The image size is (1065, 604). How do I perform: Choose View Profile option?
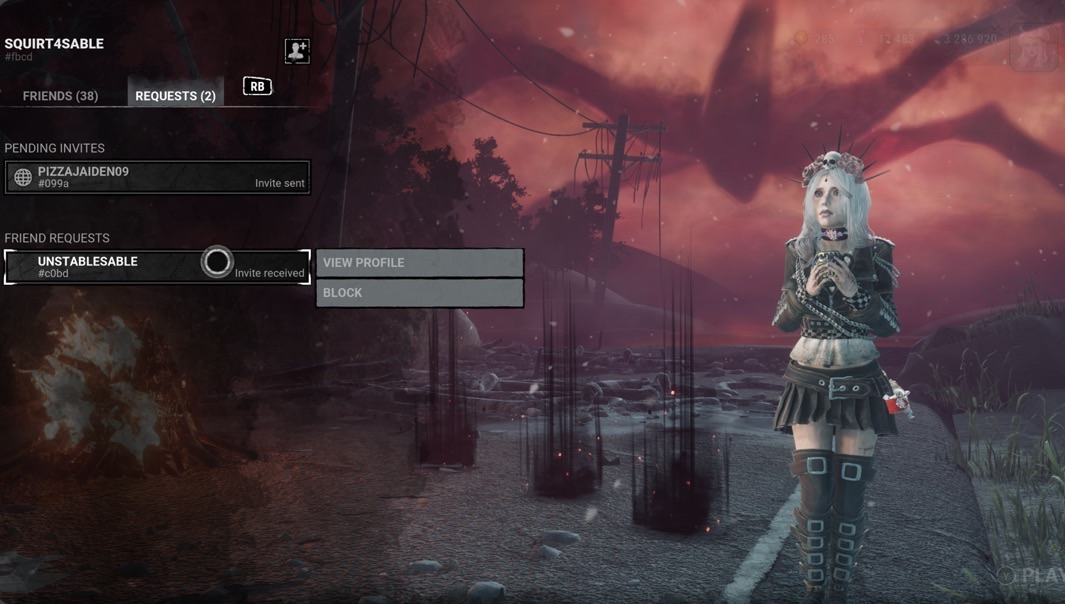(x=420, y=263)
